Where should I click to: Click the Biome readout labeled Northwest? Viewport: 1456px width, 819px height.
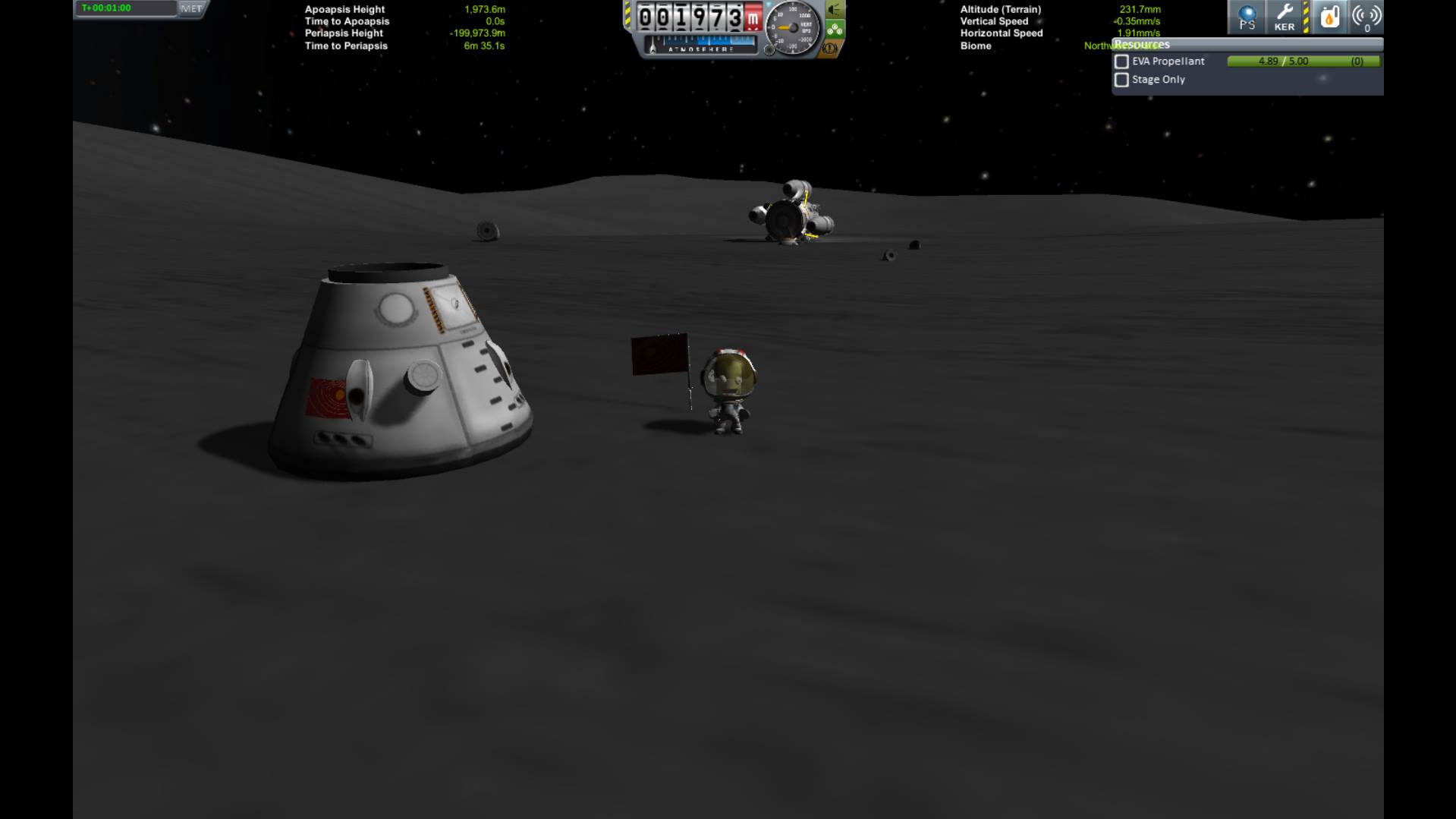[1102, 46]
